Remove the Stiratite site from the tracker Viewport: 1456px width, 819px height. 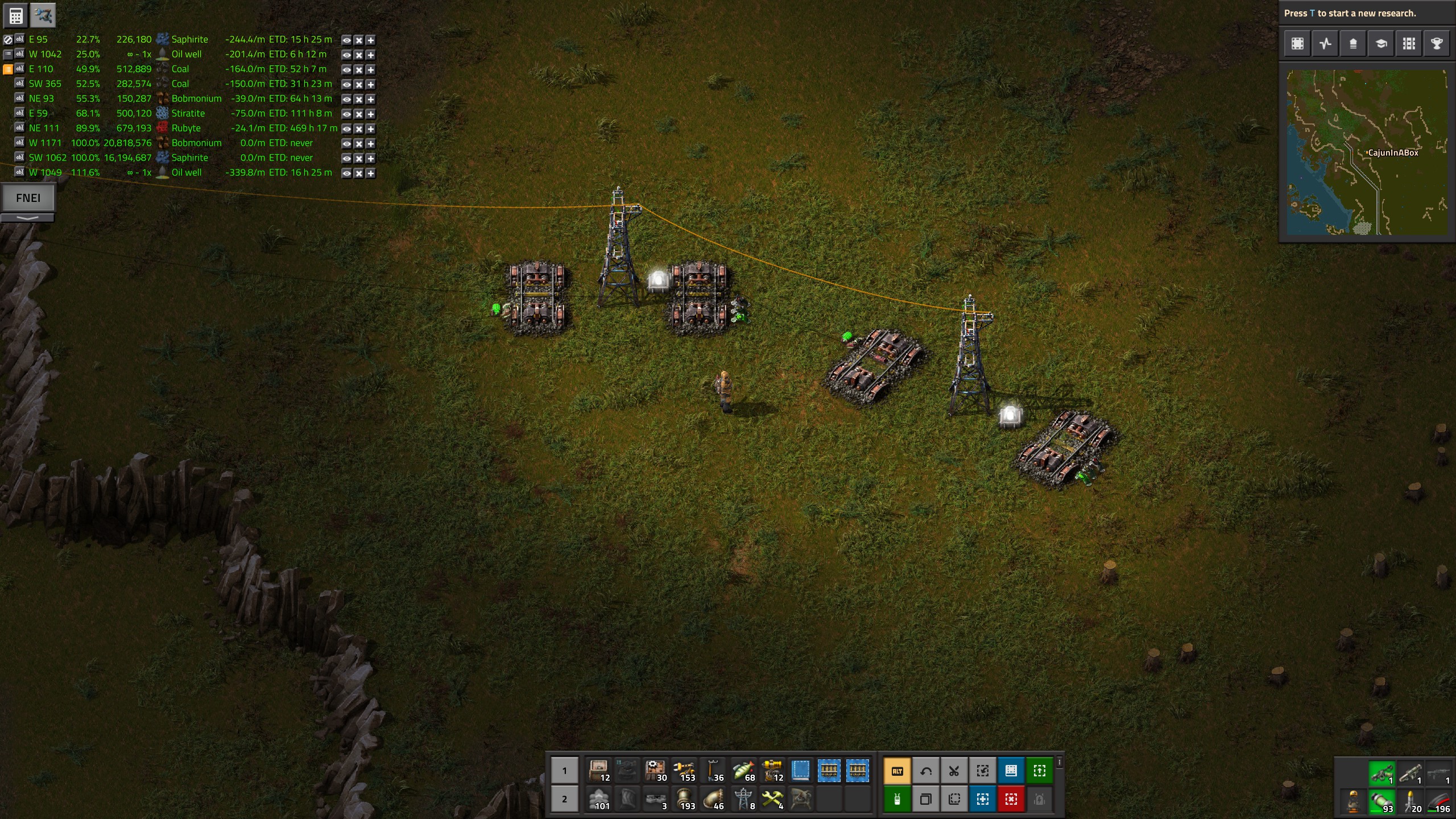(358, 114)
